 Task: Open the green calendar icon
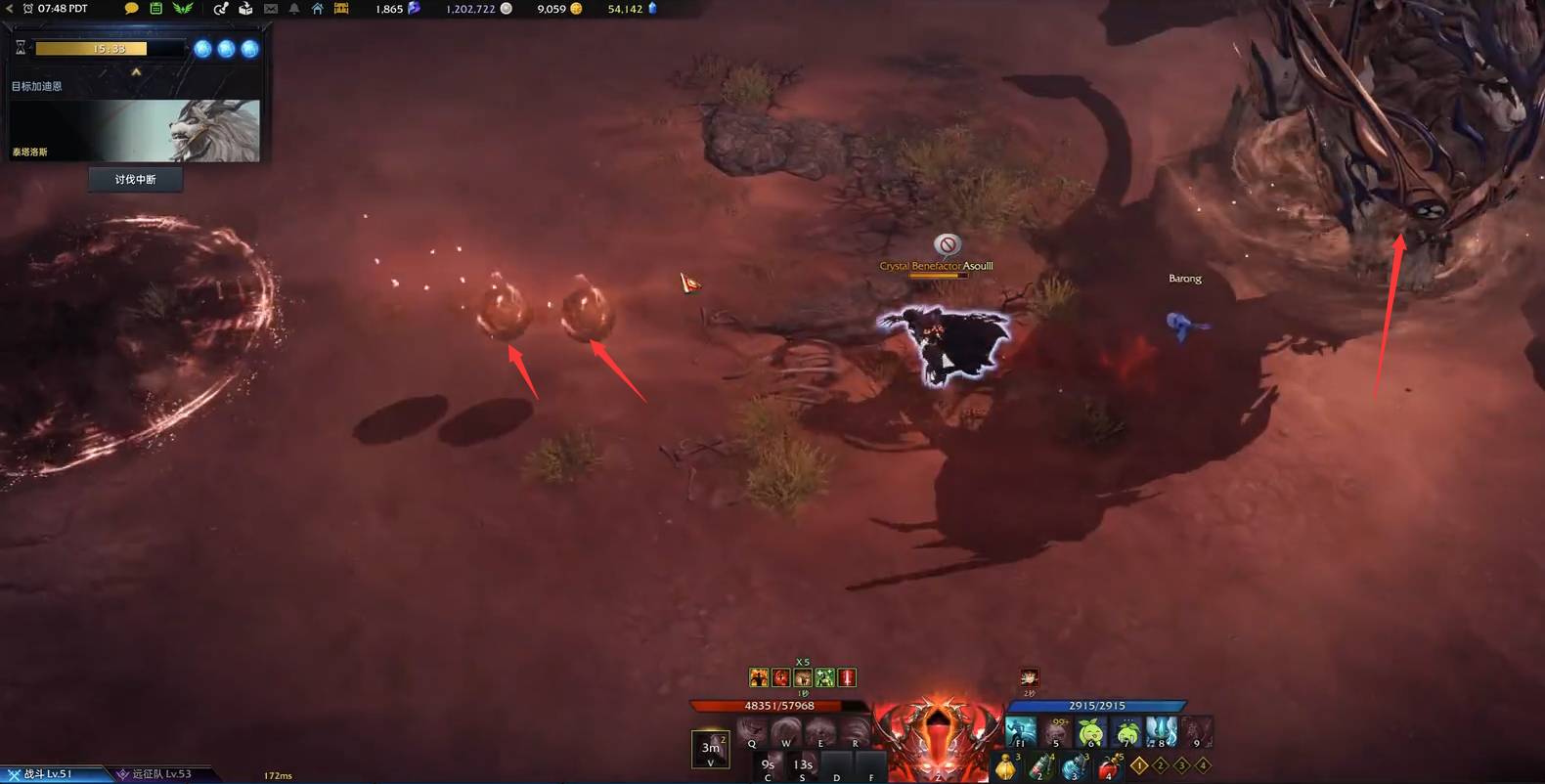point(155,9)
